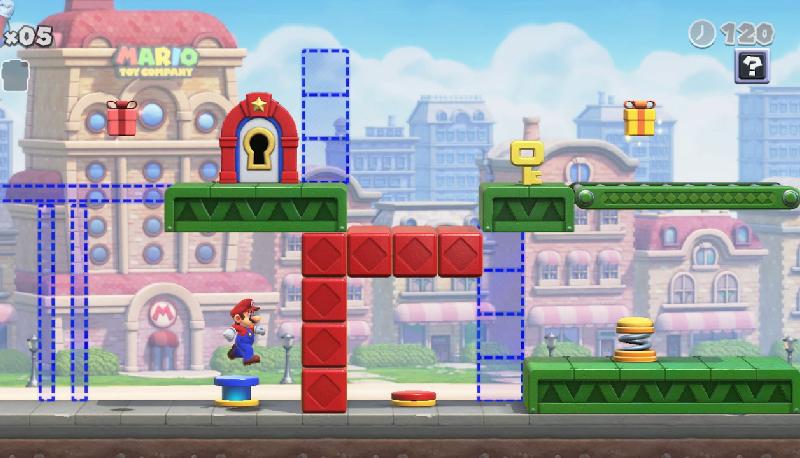
Task: Select the empty present tracker icon
Action: 13,72
